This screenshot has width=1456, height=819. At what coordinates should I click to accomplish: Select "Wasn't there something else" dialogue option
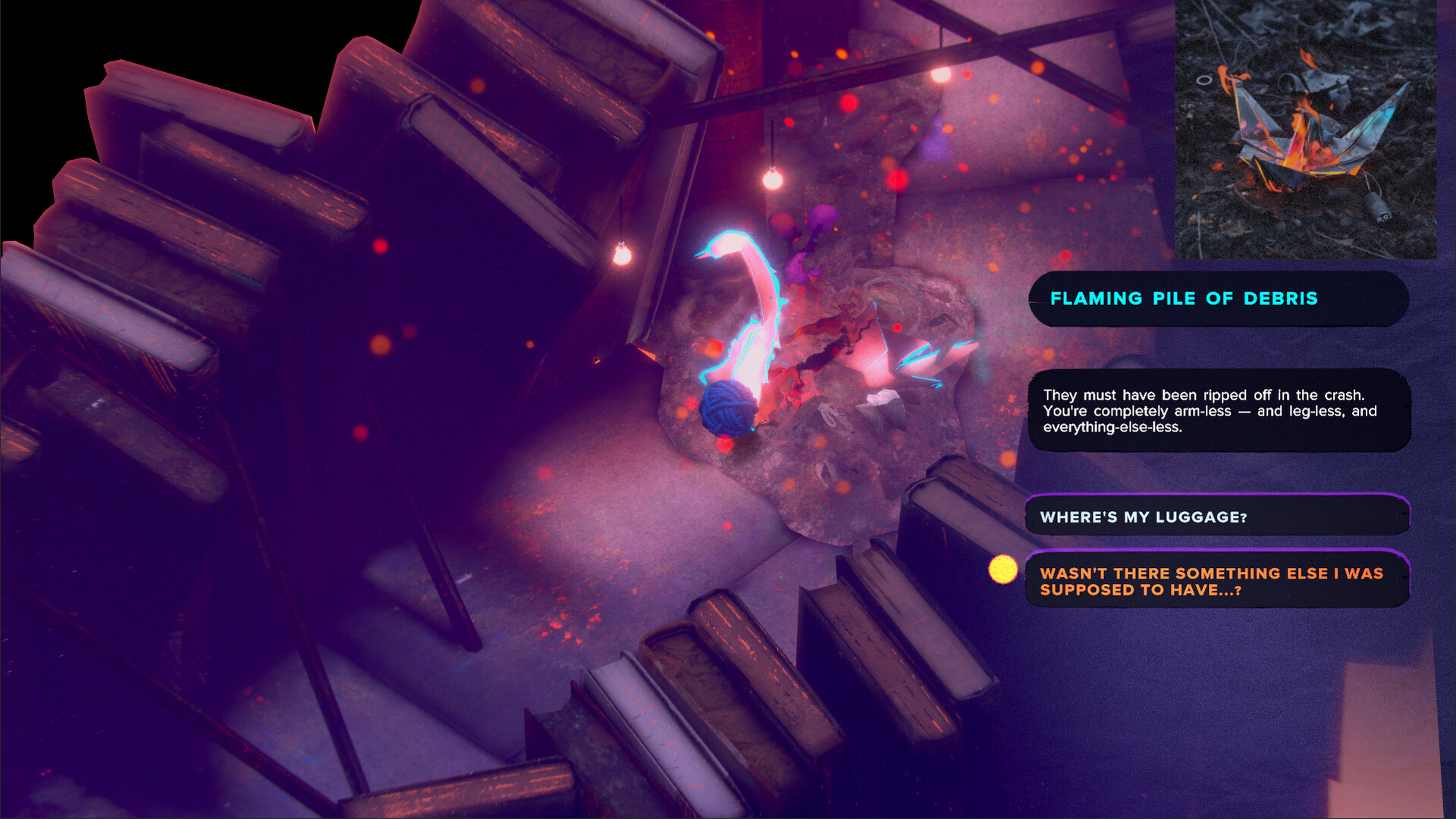[x=1216, y=581]
